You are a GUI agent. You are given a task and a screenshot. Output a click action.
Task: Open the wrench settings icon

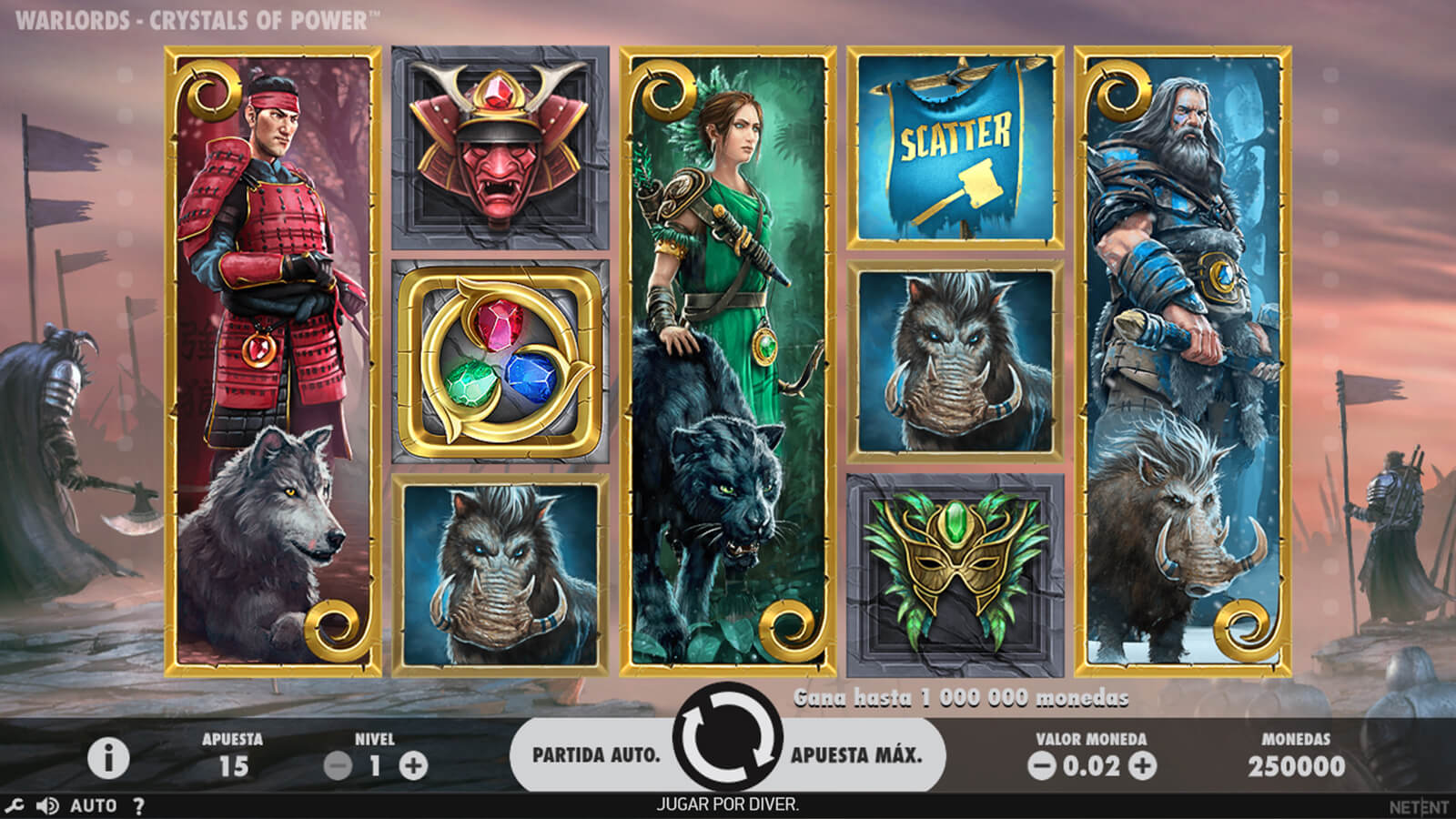14,805
